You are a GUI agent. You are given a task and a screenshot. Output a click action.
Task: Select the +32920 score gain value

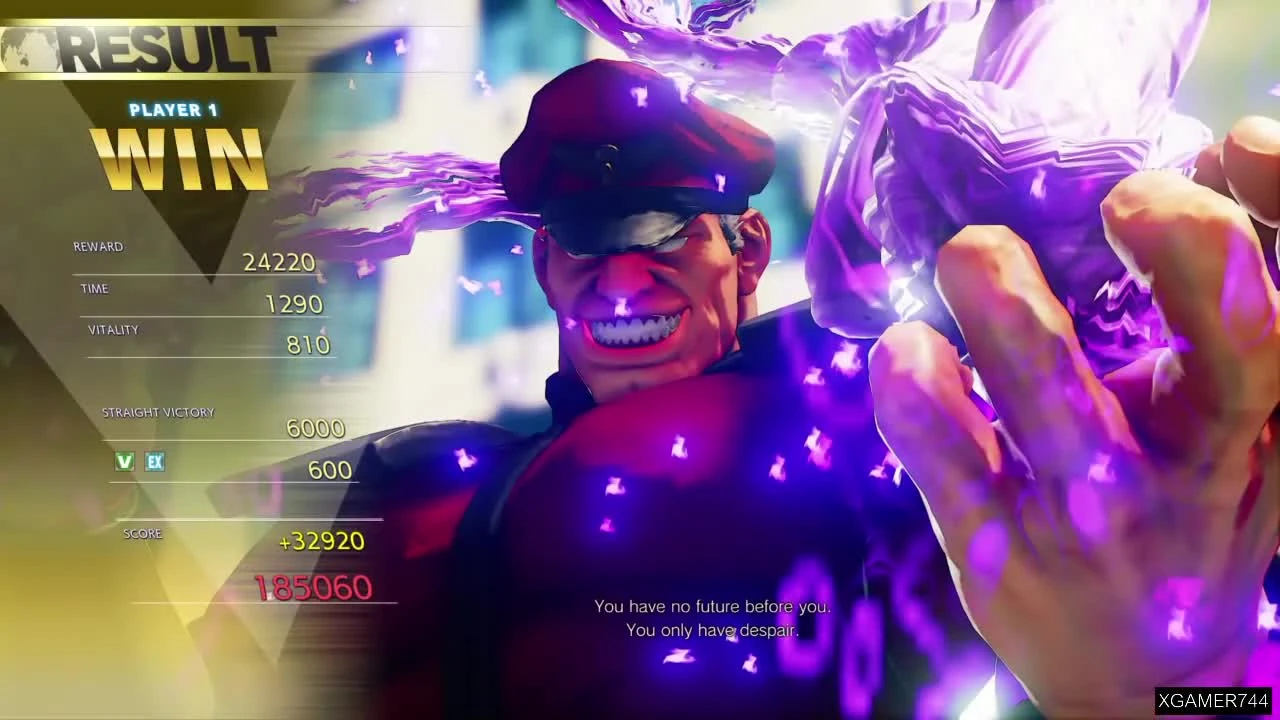click(x=322, y=540)
